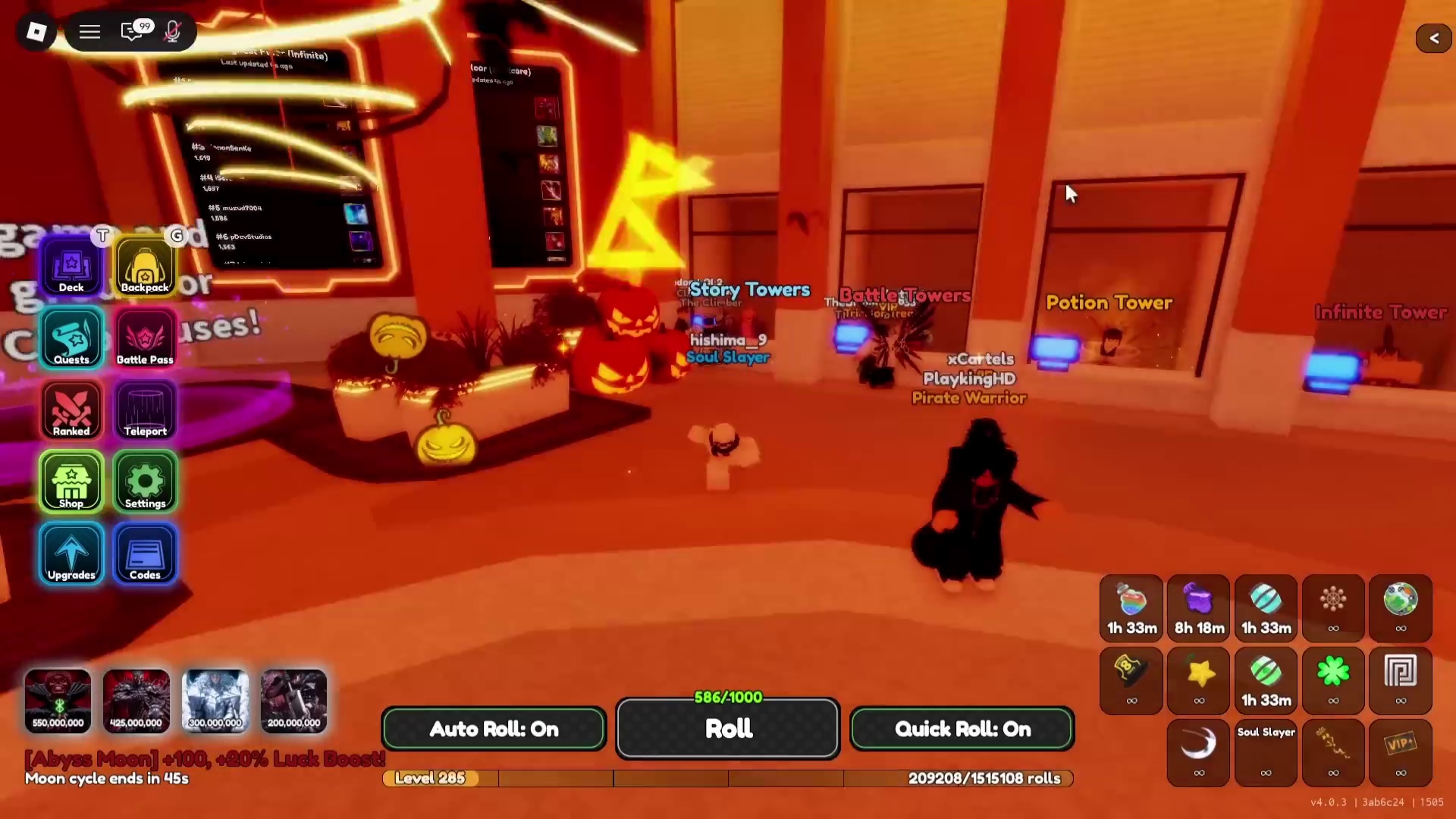This screenshot has height=819, width=1456.
Task: Visit the Shop
Action: 71,482
